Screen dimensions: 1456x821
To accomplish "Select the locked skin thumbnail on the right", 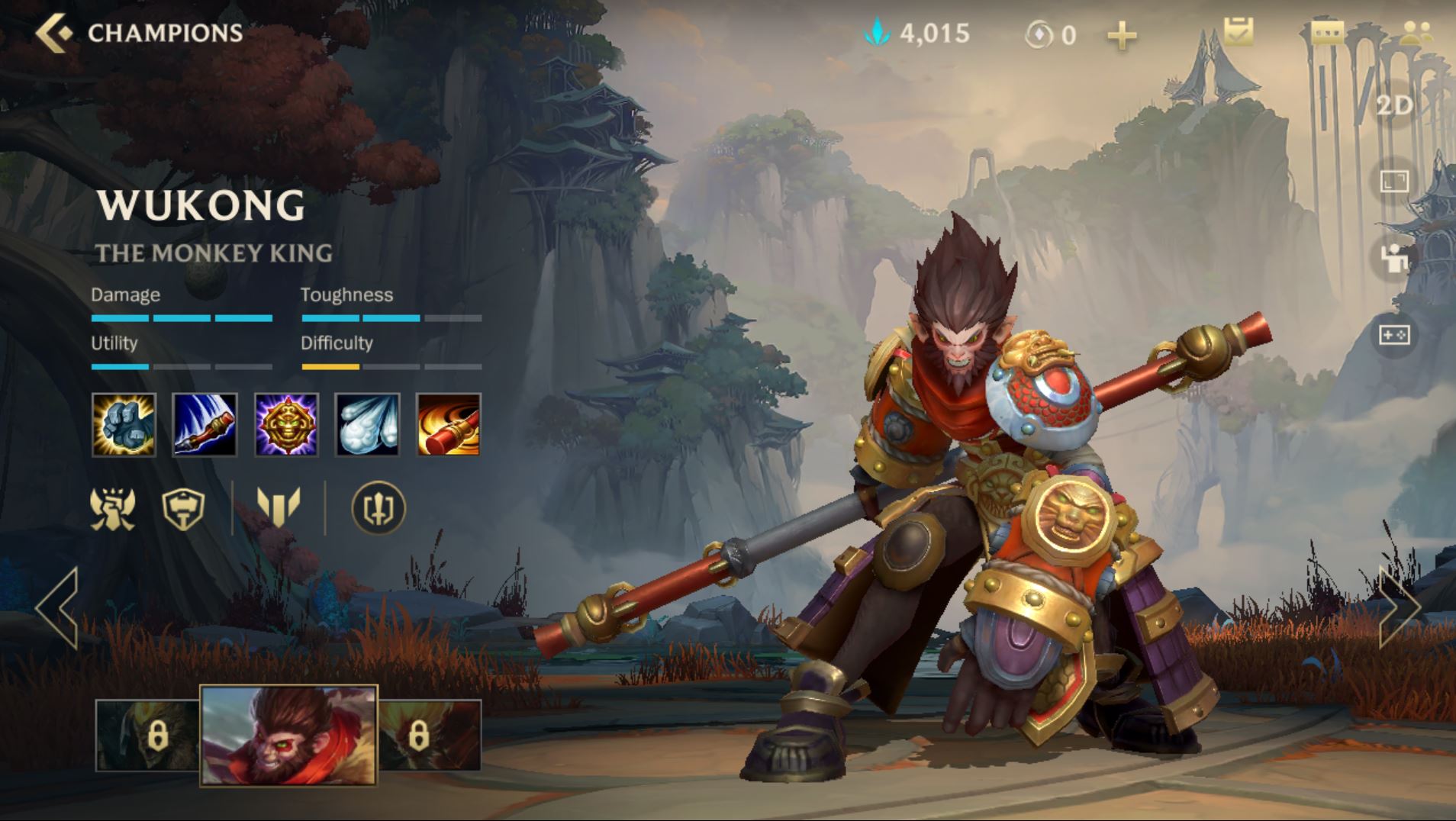I will point(430,736).
